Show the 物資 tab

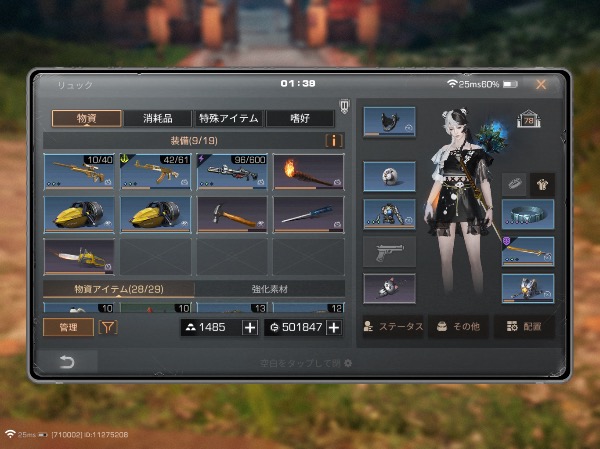pos(87,118)
